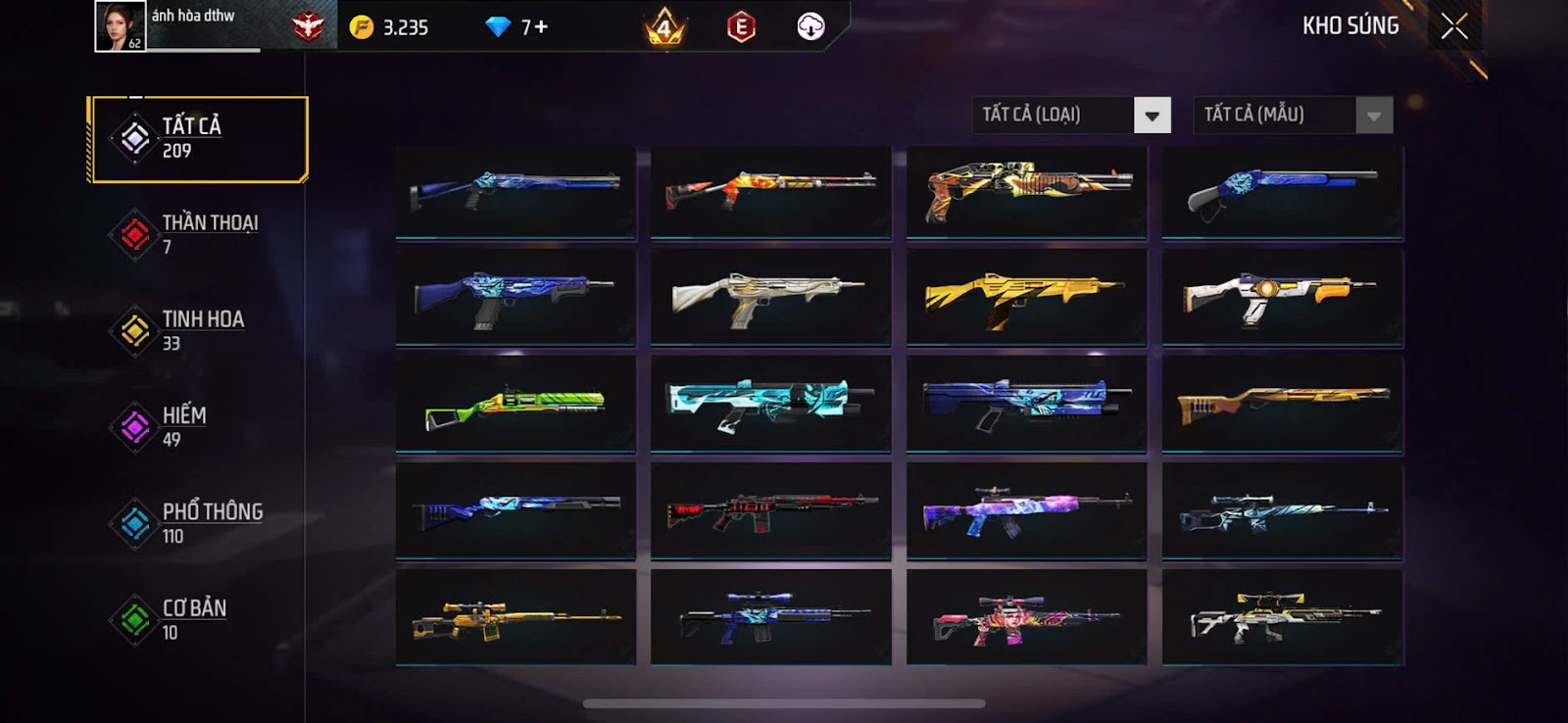Open the red hexagon E badge
Screen dimensions: 1568x723
click(x=741, y=27)
